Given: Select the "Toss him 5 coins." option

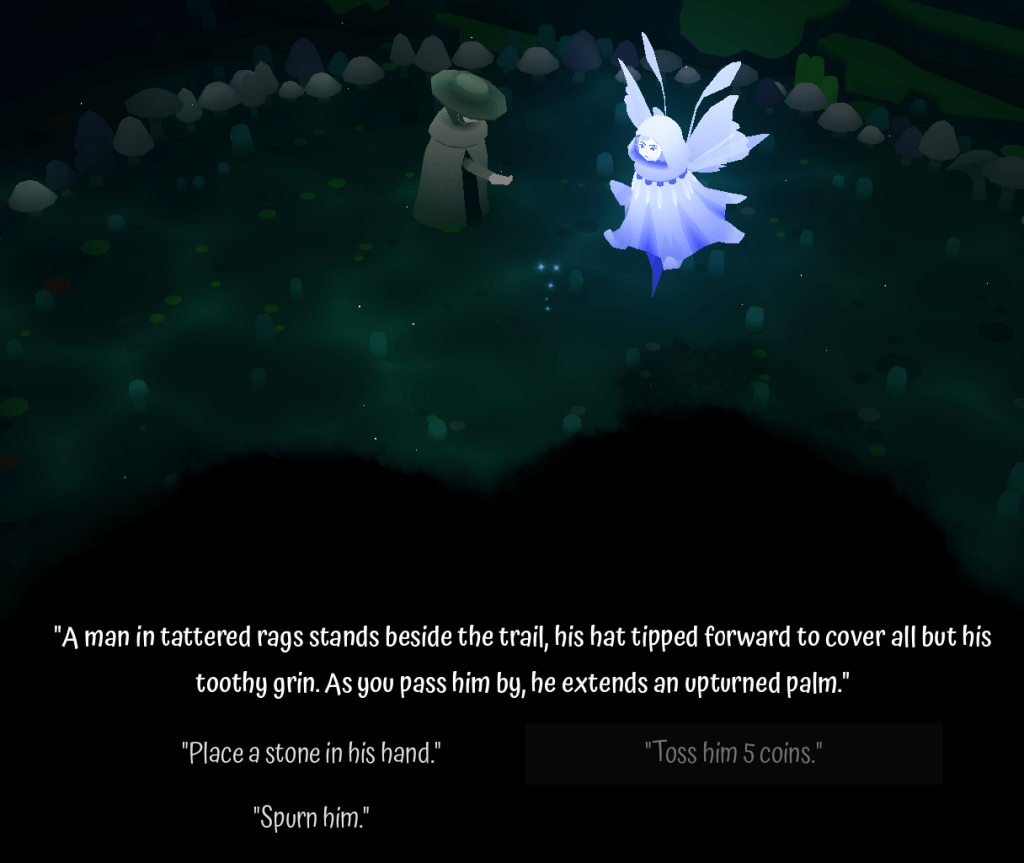Looking at the screenshot, I should coord(733,753).
